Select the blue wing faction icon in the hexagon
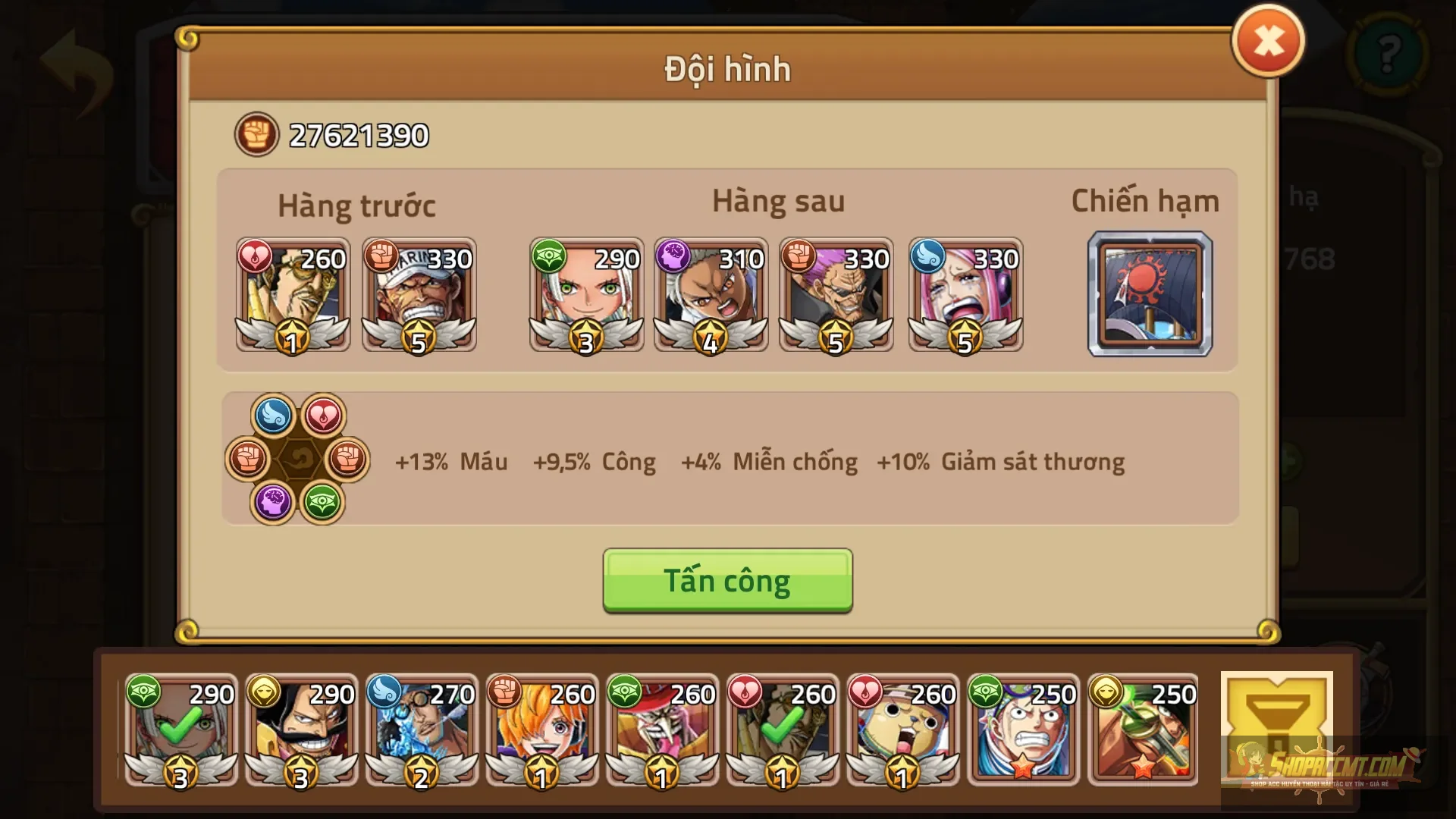1456x819 pixels. coord(275,413)
